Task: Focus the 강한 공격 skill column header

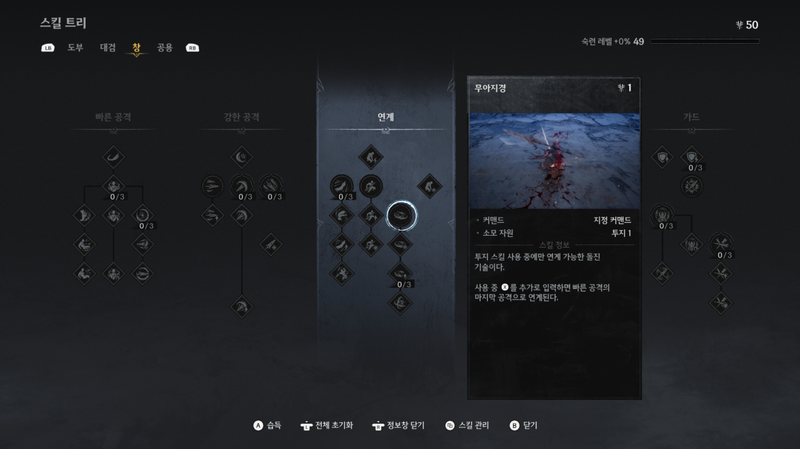Action: (241, 117)
